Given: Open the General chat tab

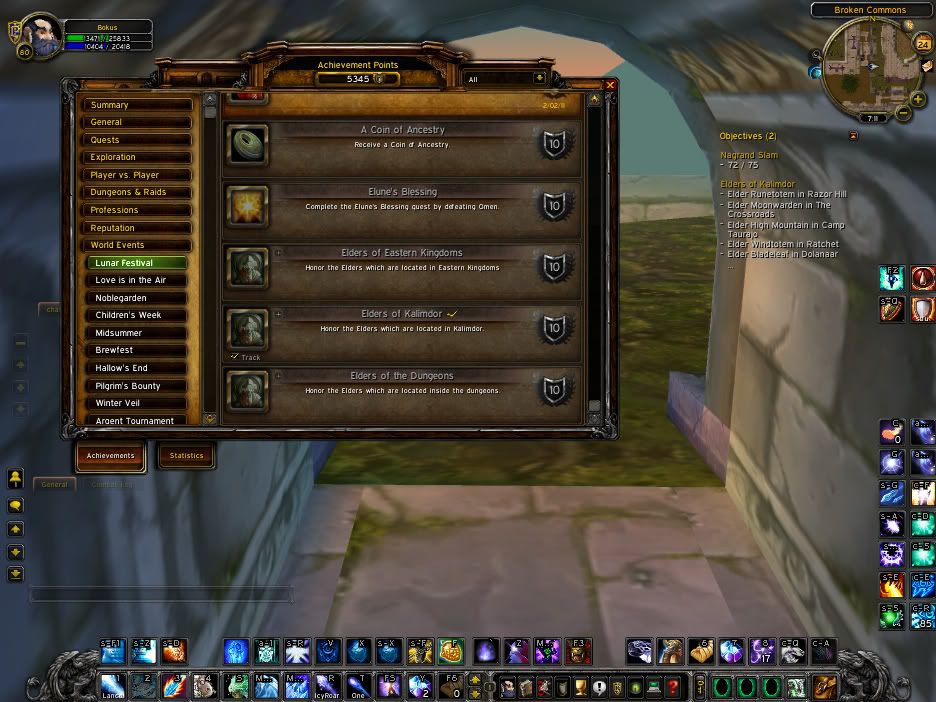Looking at the screenshot, I should (x=55, y=484).
